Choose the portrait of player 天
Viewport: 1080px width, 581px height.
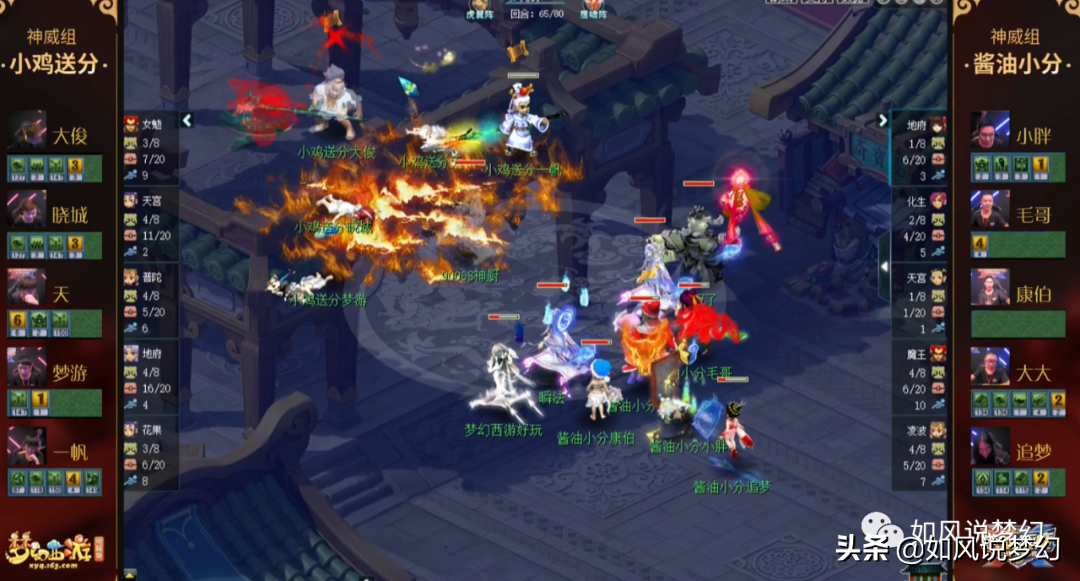point(27,288)
